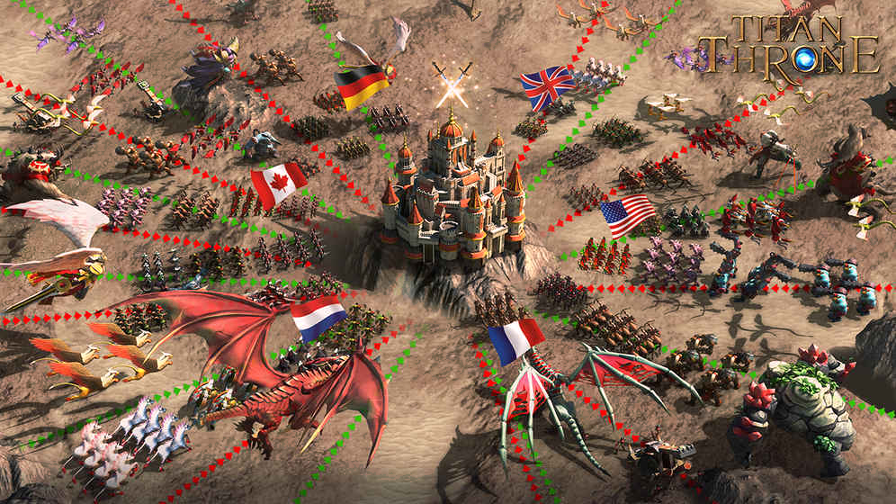Select the French flag marker
This screenshot has width=896, height=504.
tap(516, 340)
